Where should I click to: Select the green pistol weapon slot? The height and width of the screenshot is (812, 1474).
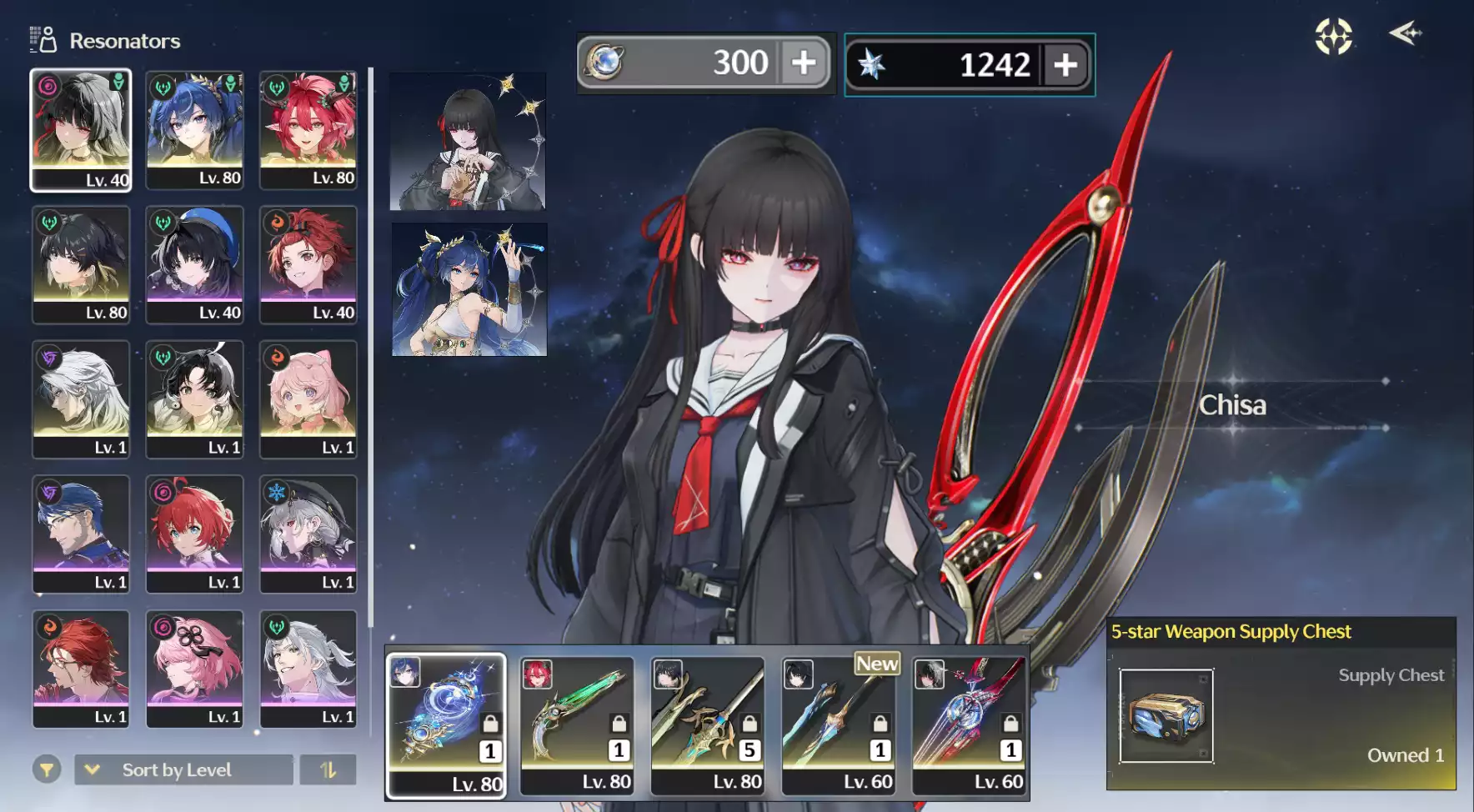point(576,725)
